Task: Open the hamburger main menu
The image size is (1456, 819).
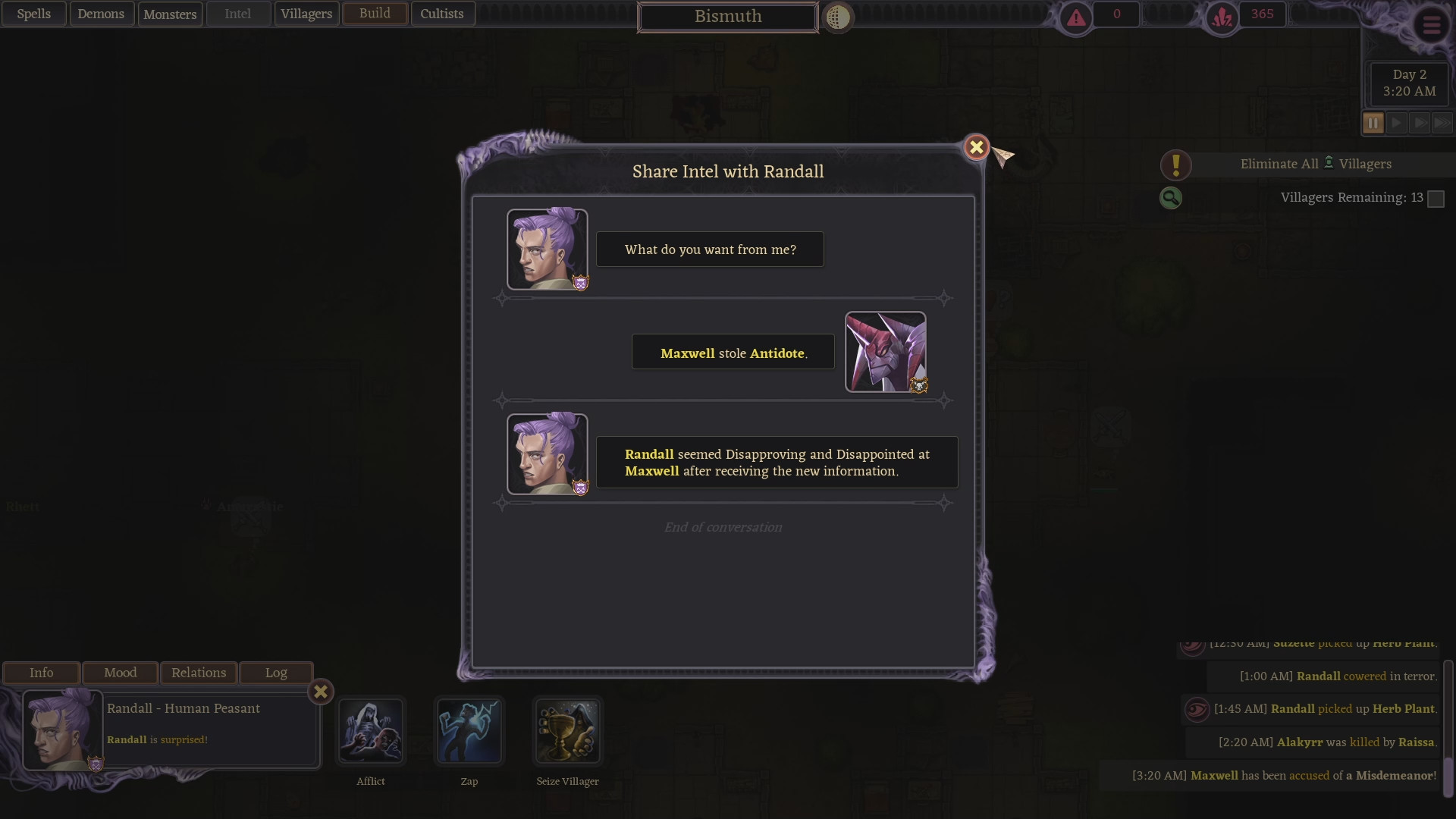Action: (x=1431, y=25)
